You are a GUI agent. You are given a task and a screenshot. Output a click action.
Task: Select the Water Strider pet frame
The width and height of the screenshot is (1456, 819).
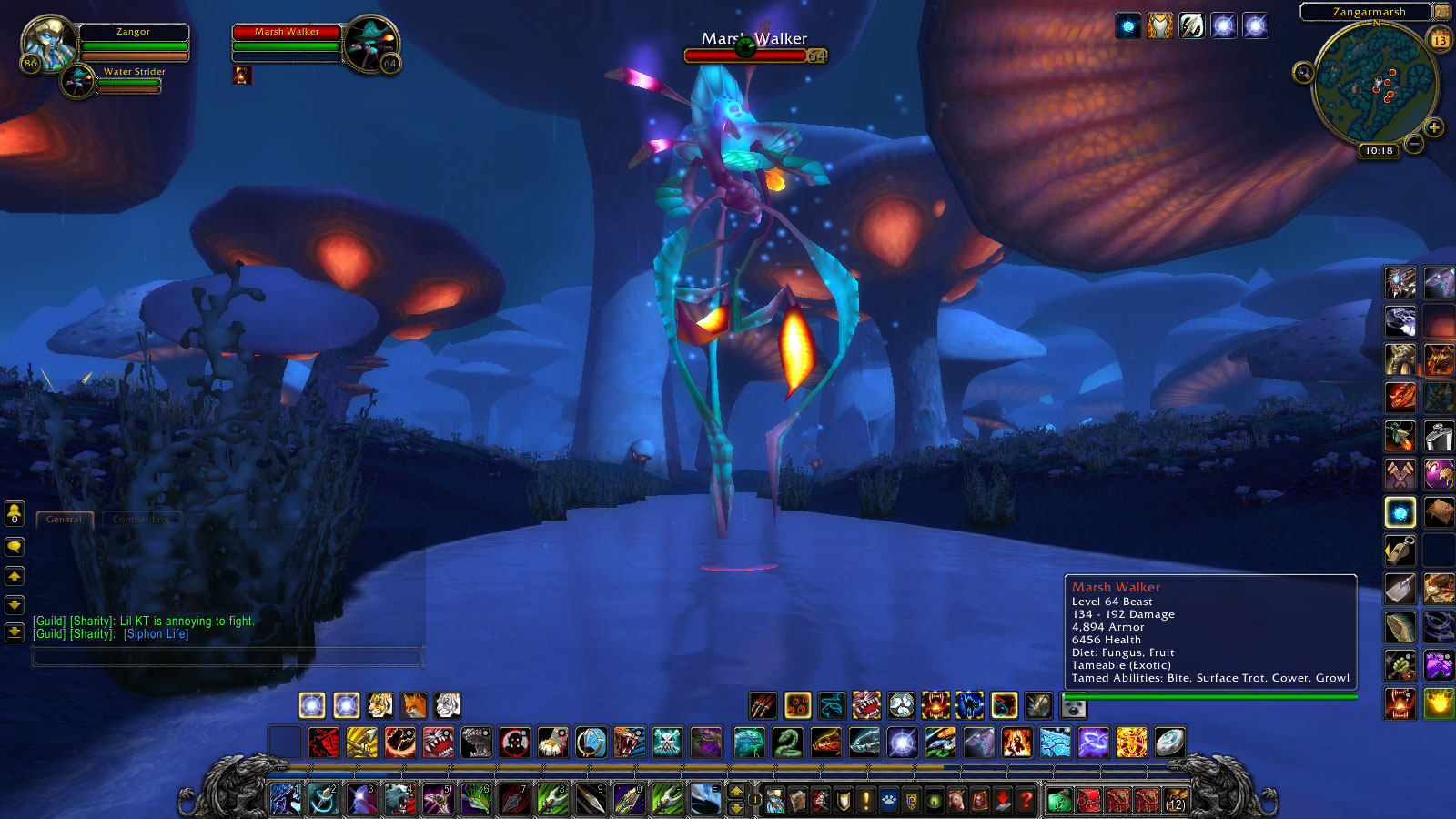pos(78,80)
